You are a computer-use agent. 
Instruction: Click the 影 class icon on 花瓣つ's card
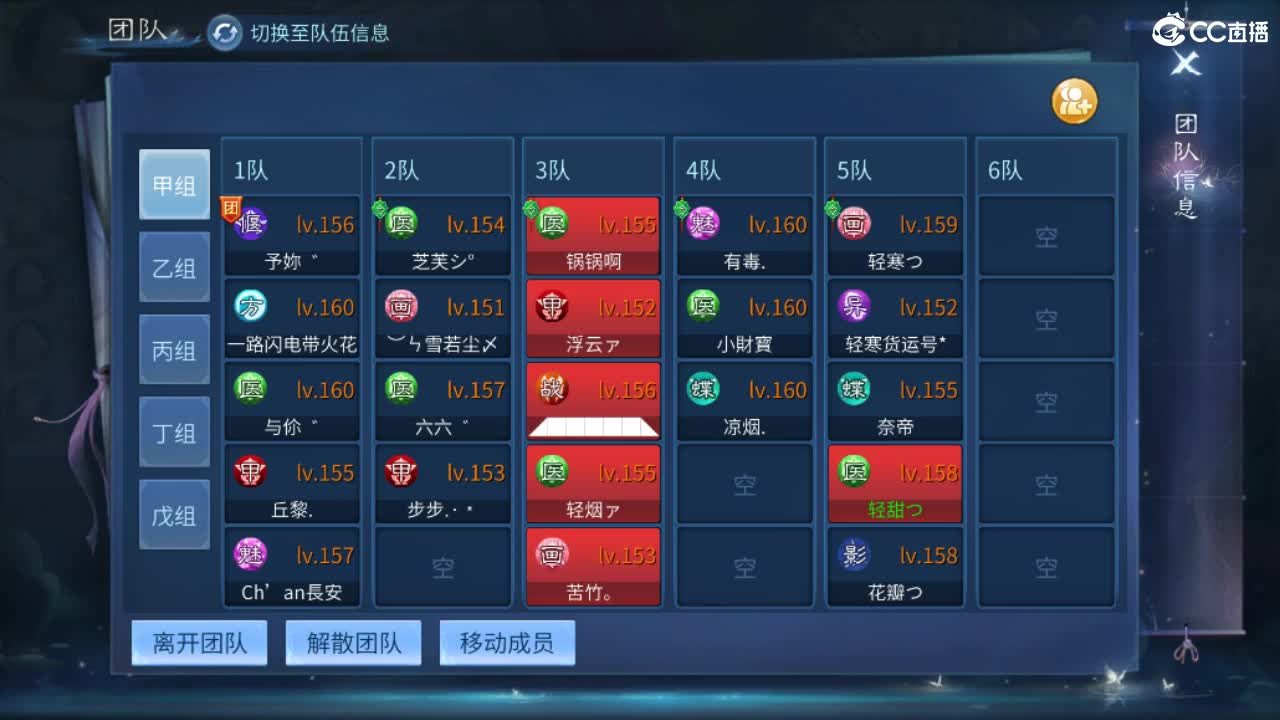[853, 555]
